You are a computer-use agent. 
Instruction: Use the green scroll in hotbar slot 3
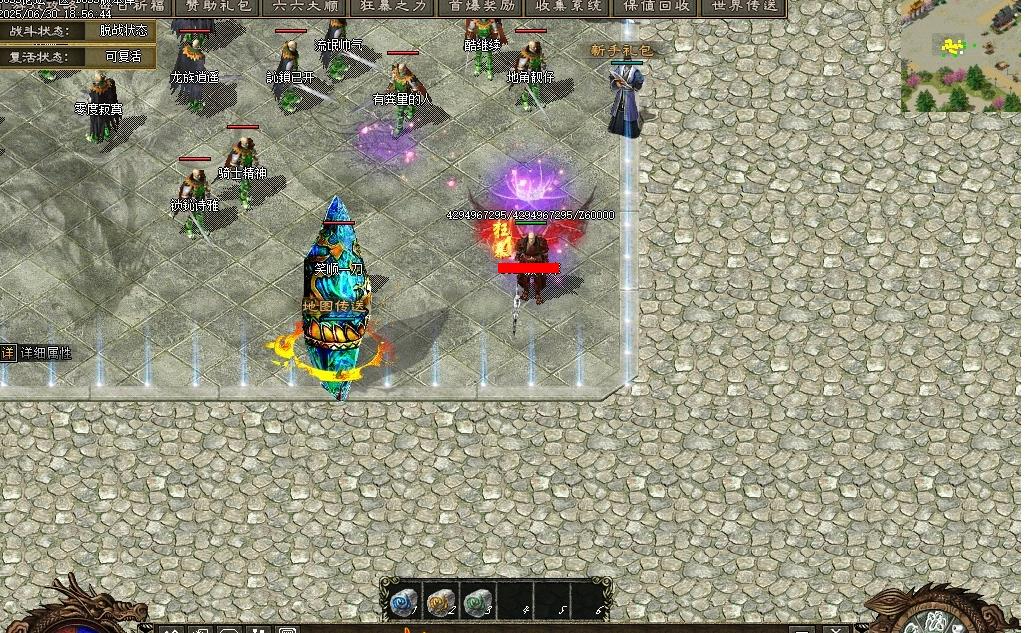[476, 601]
